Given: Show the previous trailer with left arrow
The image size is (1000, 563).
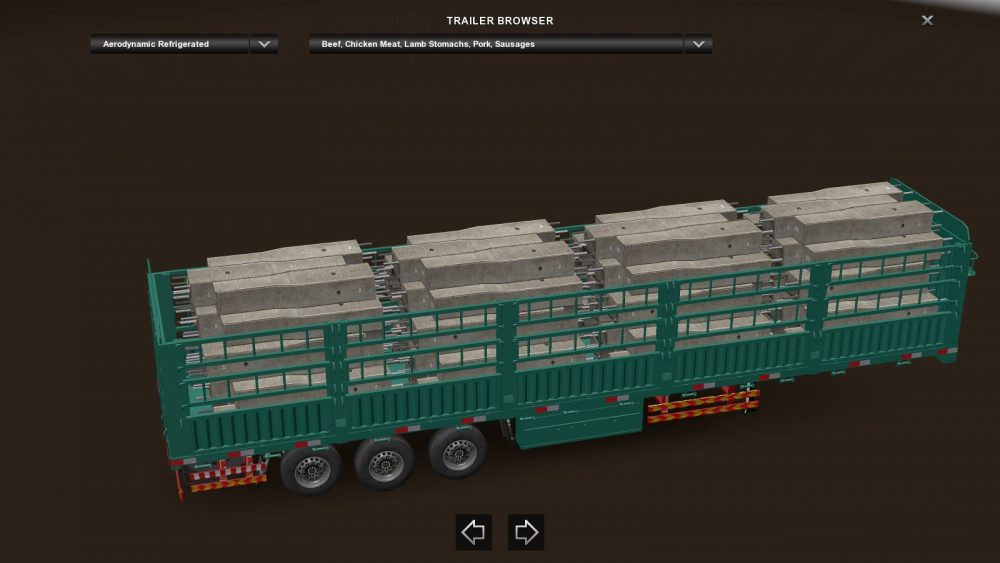Looking at the screenshot, I should 473,533.
